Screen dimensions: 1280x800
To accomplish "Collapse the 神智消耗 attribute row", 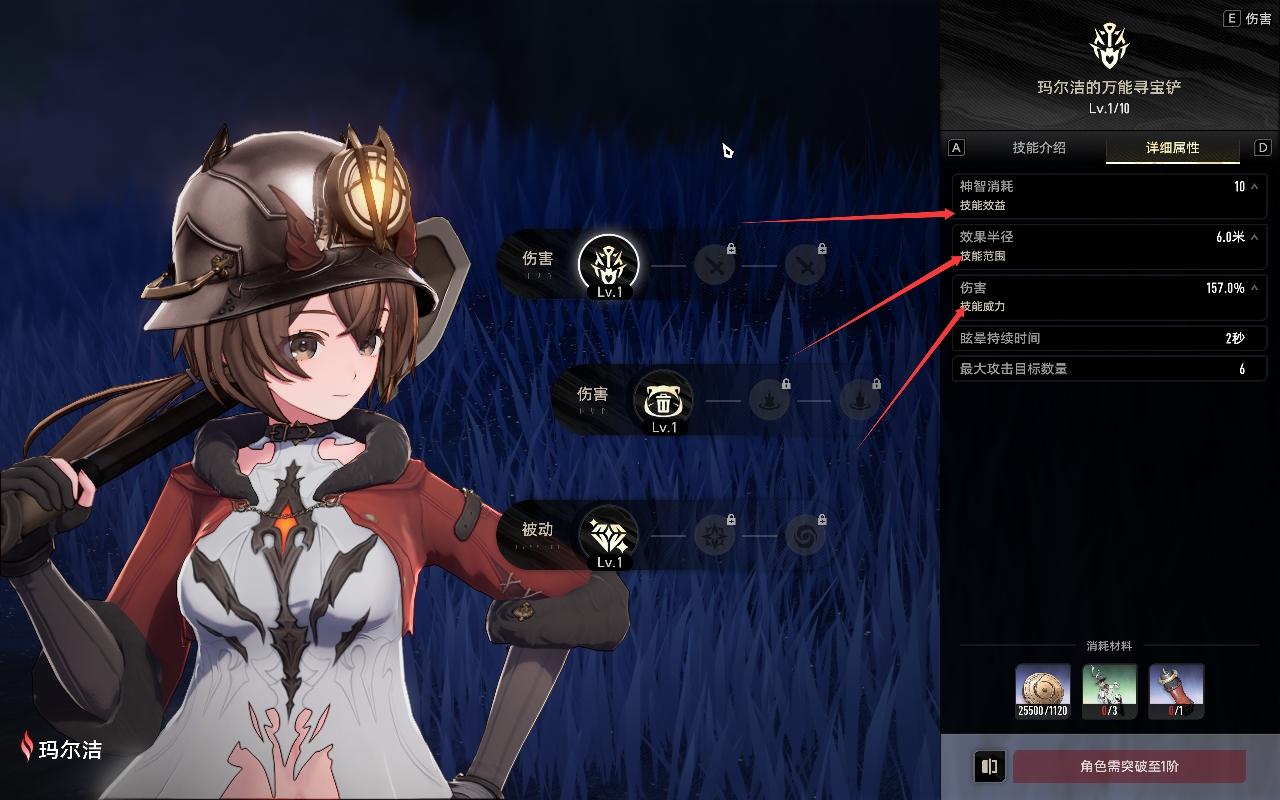I will 1254,187.
